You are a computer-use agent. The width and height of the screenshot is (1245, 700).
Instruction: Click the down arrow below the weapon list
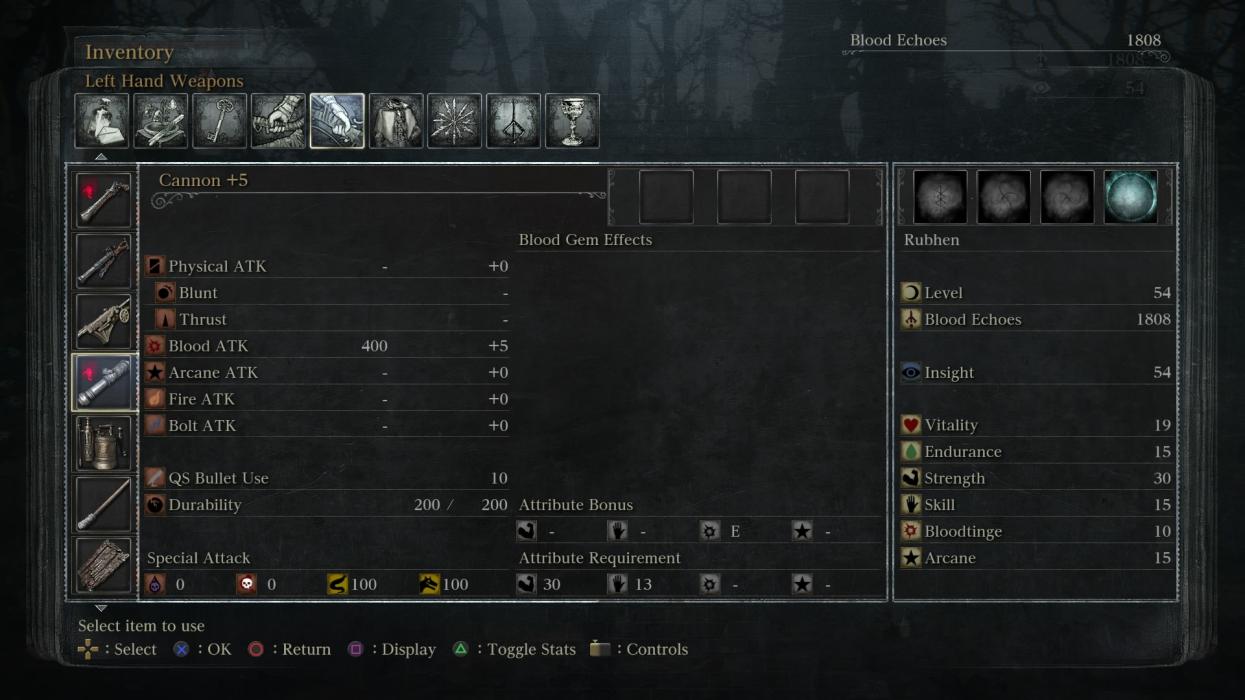pyautogui.click(x=101, y=608)
